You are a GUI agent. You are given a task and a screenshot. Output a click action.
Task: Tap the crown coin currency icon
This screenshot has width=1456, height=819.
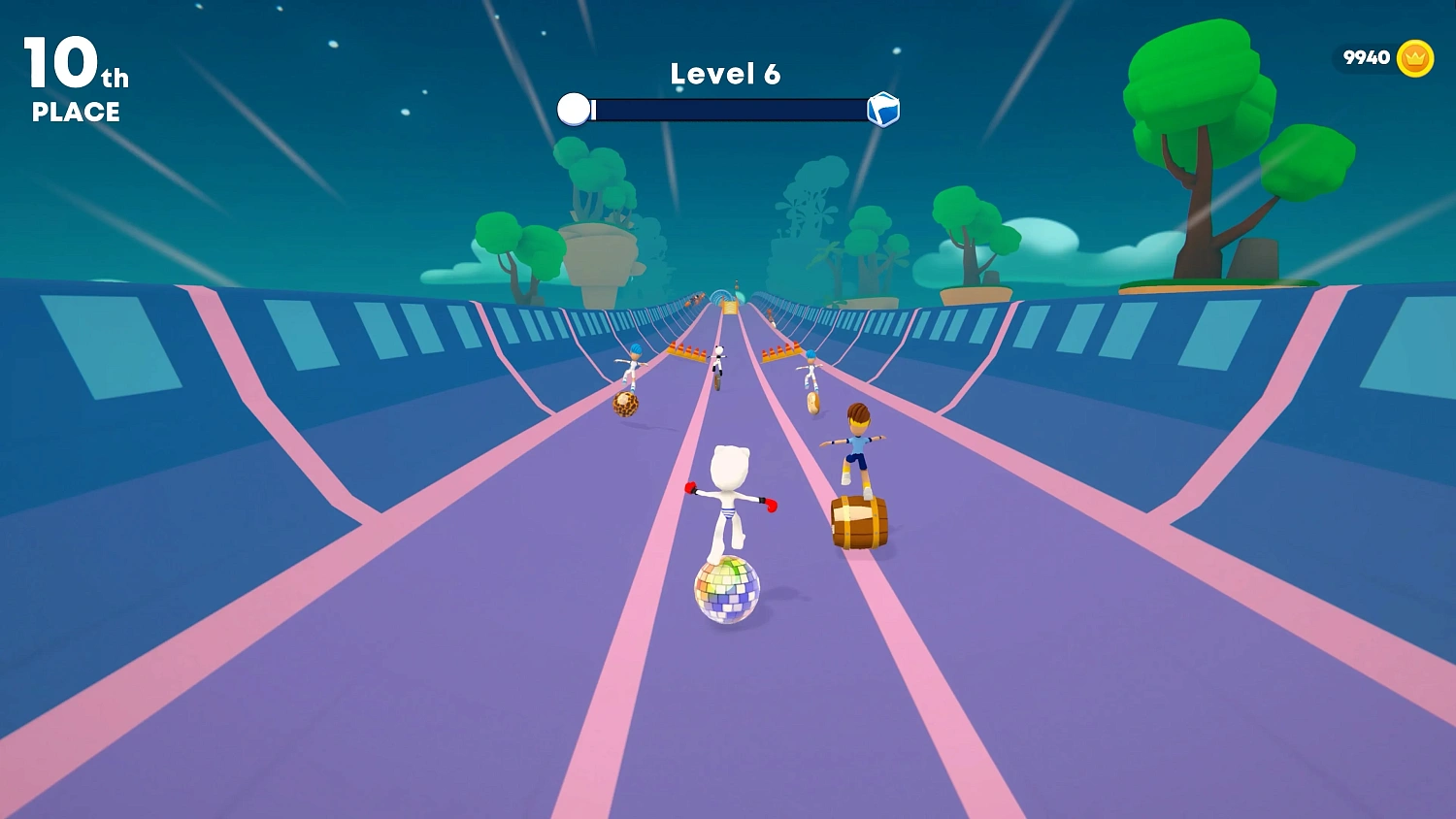click(1414, 57)
